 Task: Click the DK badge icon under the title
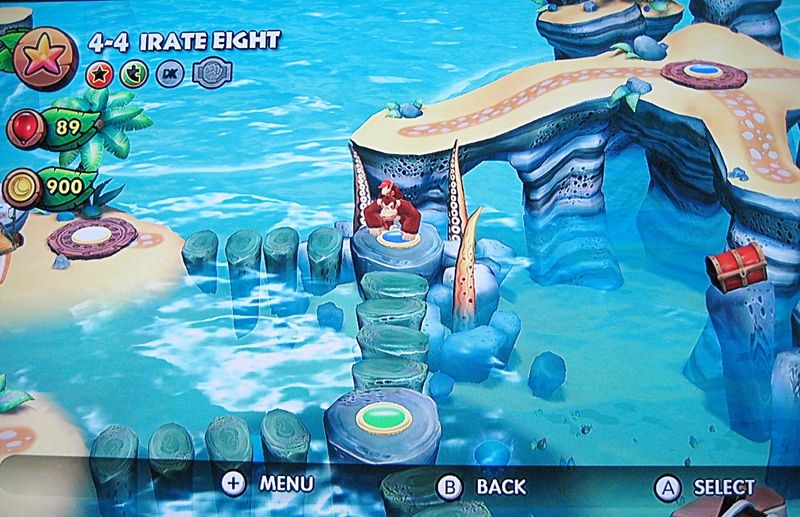(168, 73)
